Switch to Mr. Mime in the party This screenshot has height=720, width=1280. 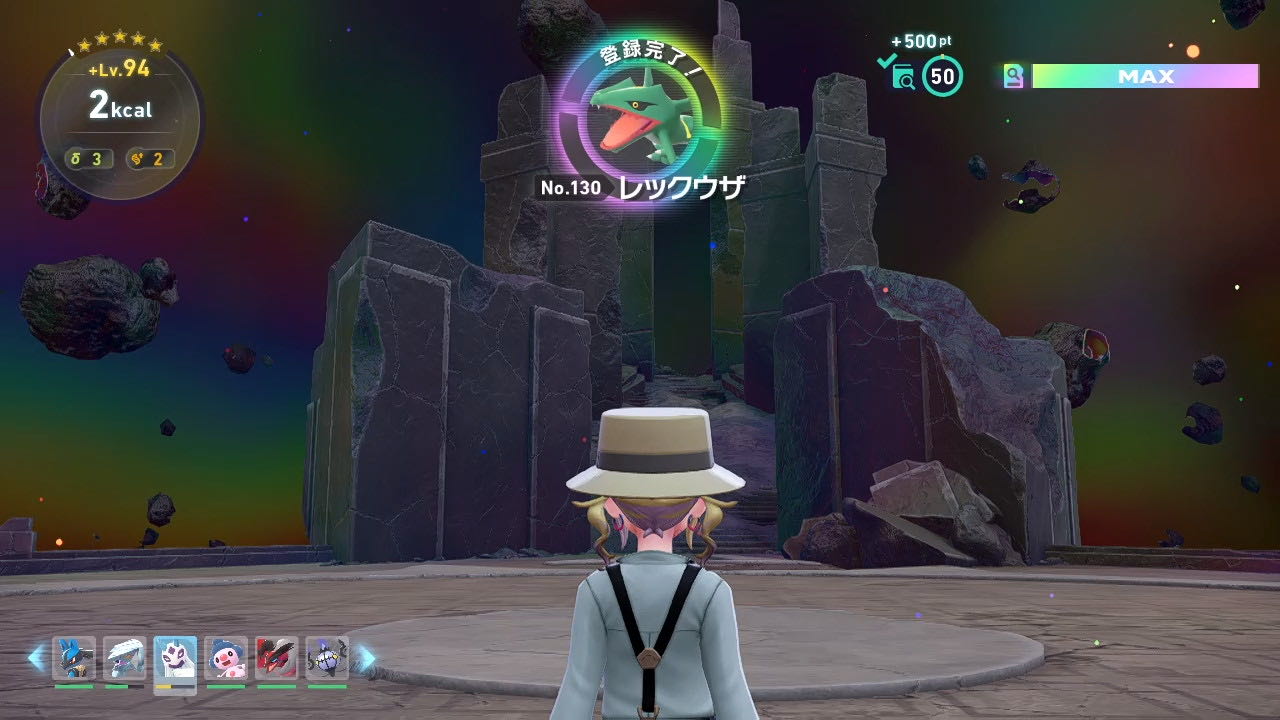point(226,658)
